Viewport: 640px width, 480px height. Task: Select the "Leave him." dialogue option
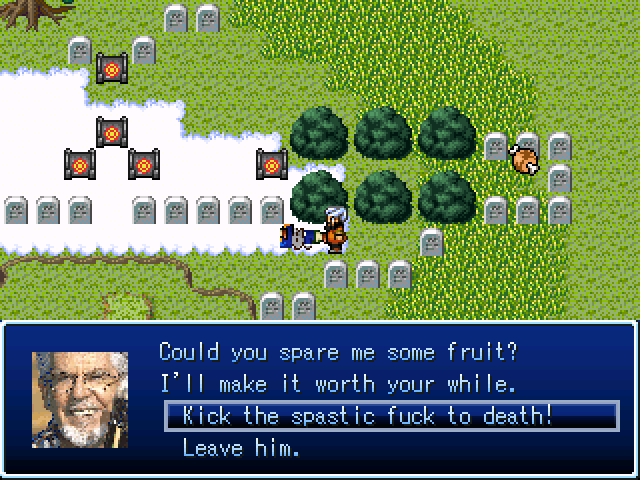click(x=241, y=448)
